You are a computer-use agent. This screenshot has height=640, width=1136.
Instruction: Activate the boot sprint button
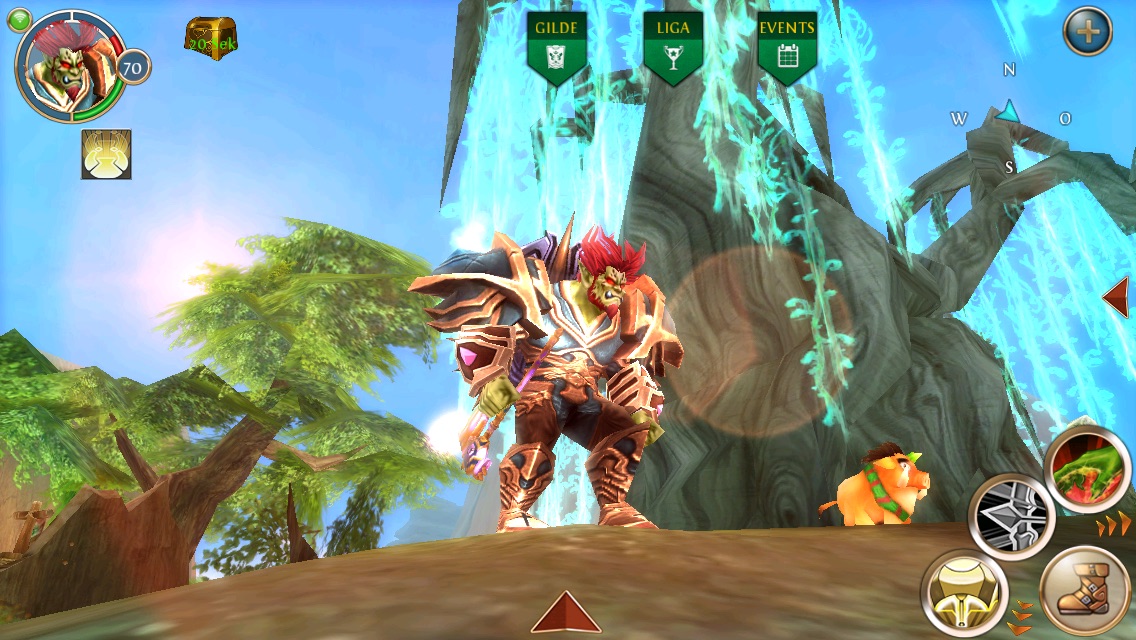tap(1084, 590)
